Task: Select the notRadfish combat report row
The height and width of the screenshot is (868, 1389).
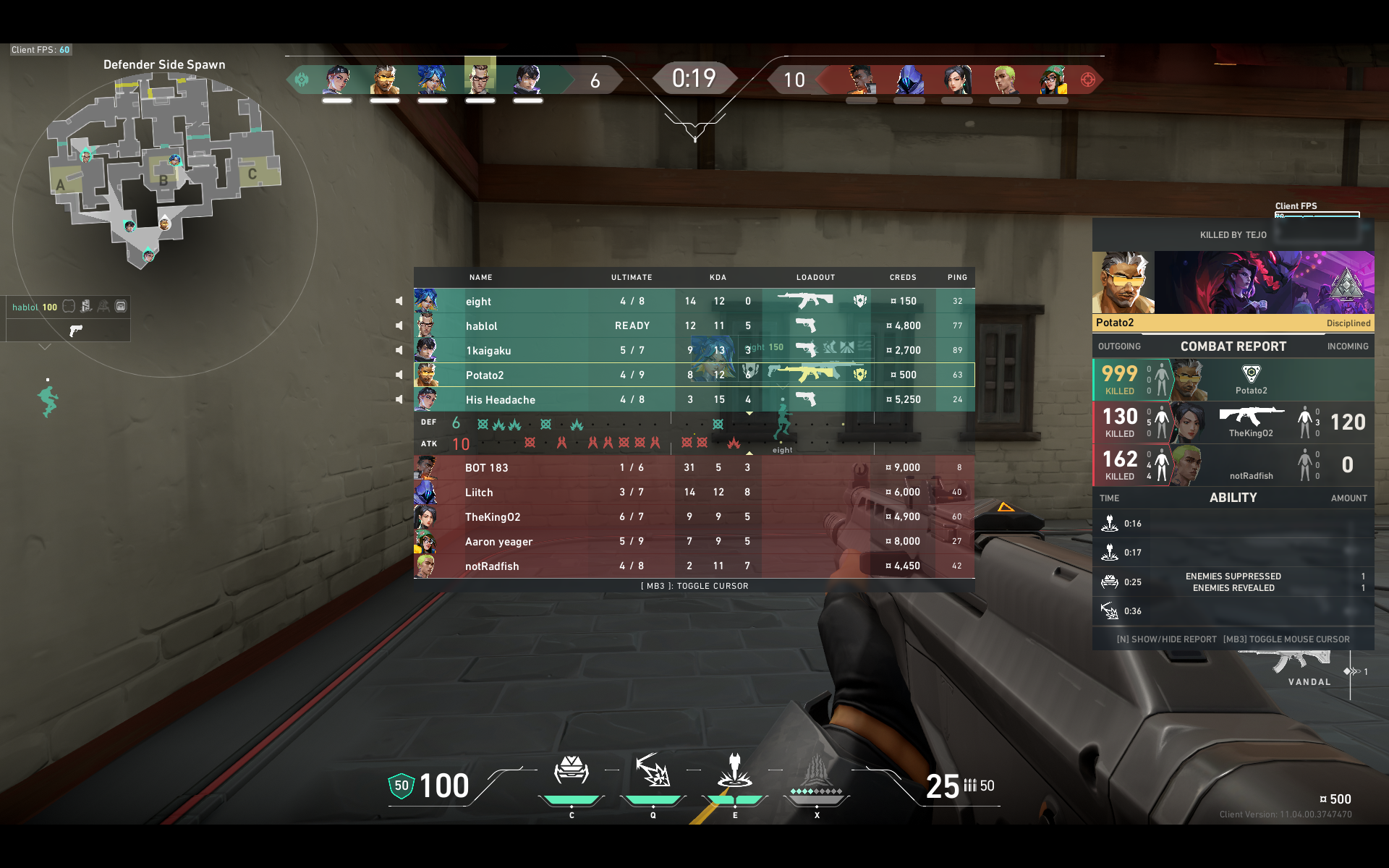Action: [1233, 465]
